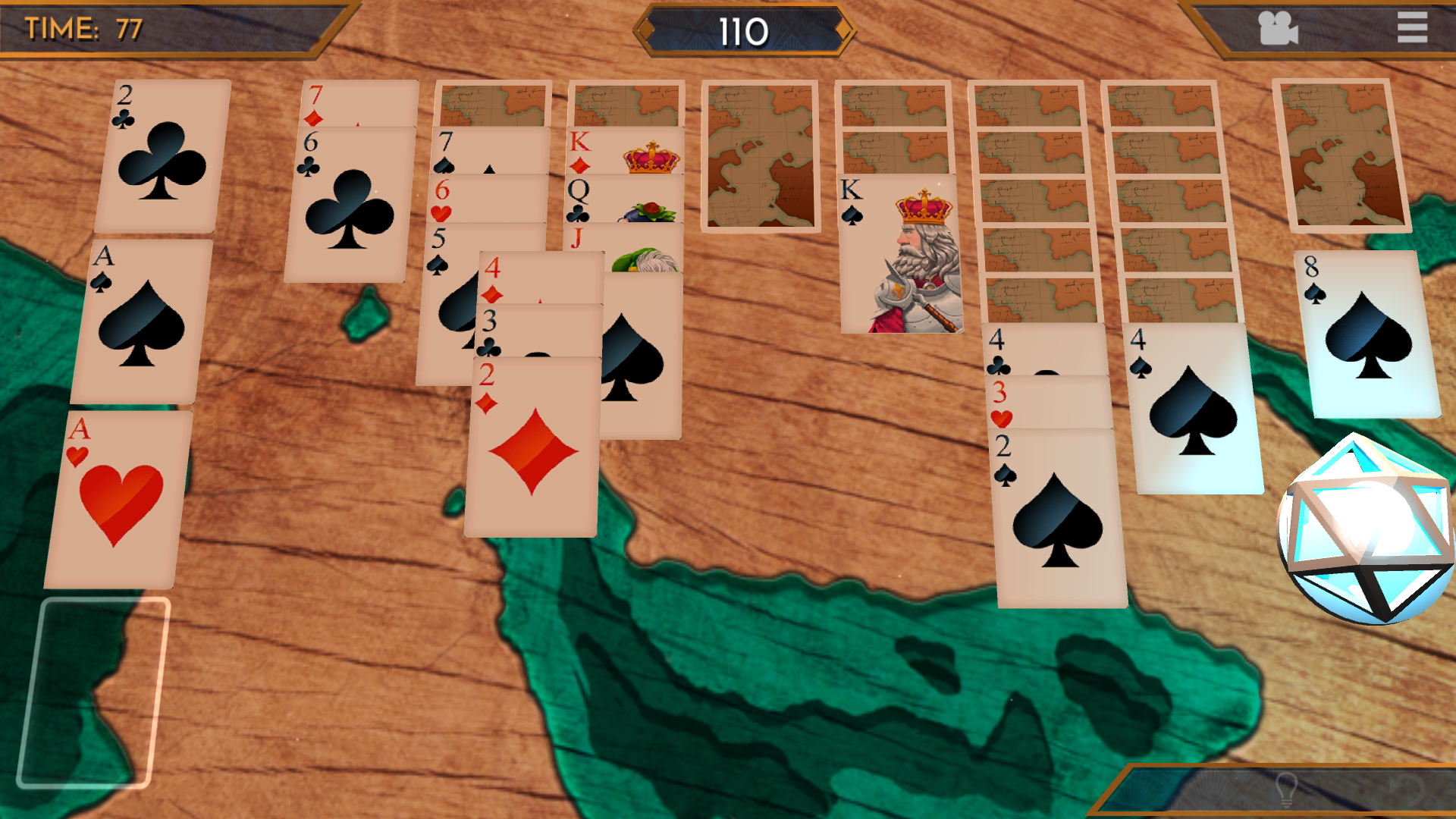The height and width of the screenshot is (819, 1456).
Task: Pick the 6 of hearts card
Action: click(x=487, y=199)
